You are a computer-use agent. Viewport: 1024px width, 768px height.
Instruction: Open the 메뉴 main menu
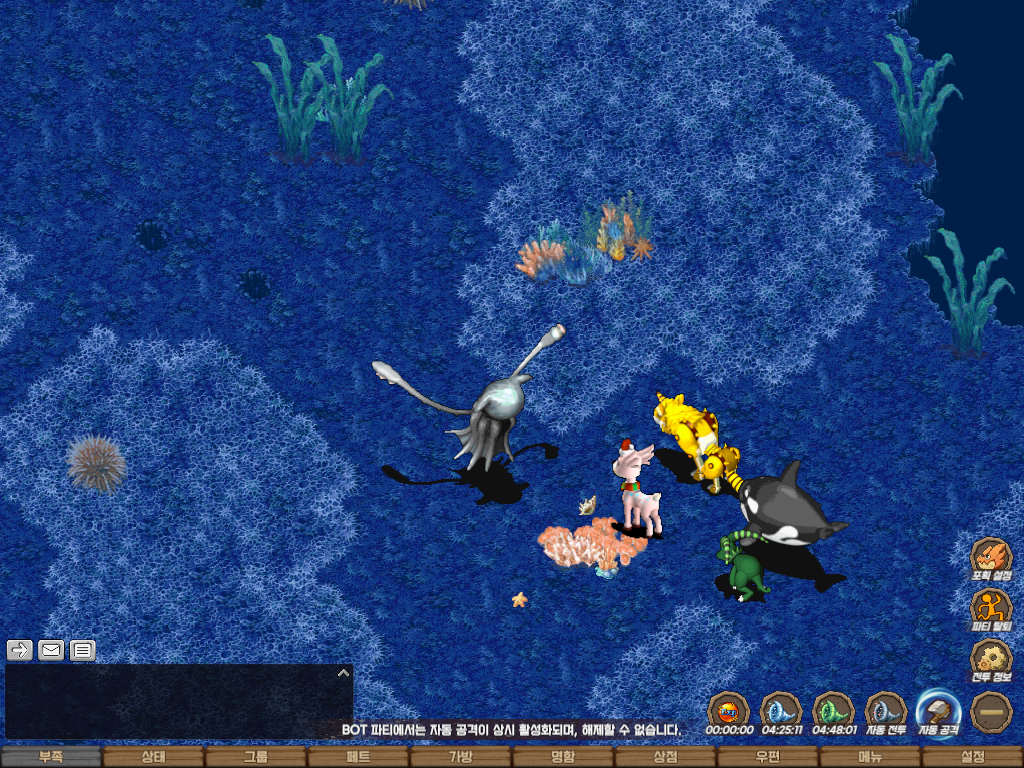pyautogui.click(x=870, y=757)
